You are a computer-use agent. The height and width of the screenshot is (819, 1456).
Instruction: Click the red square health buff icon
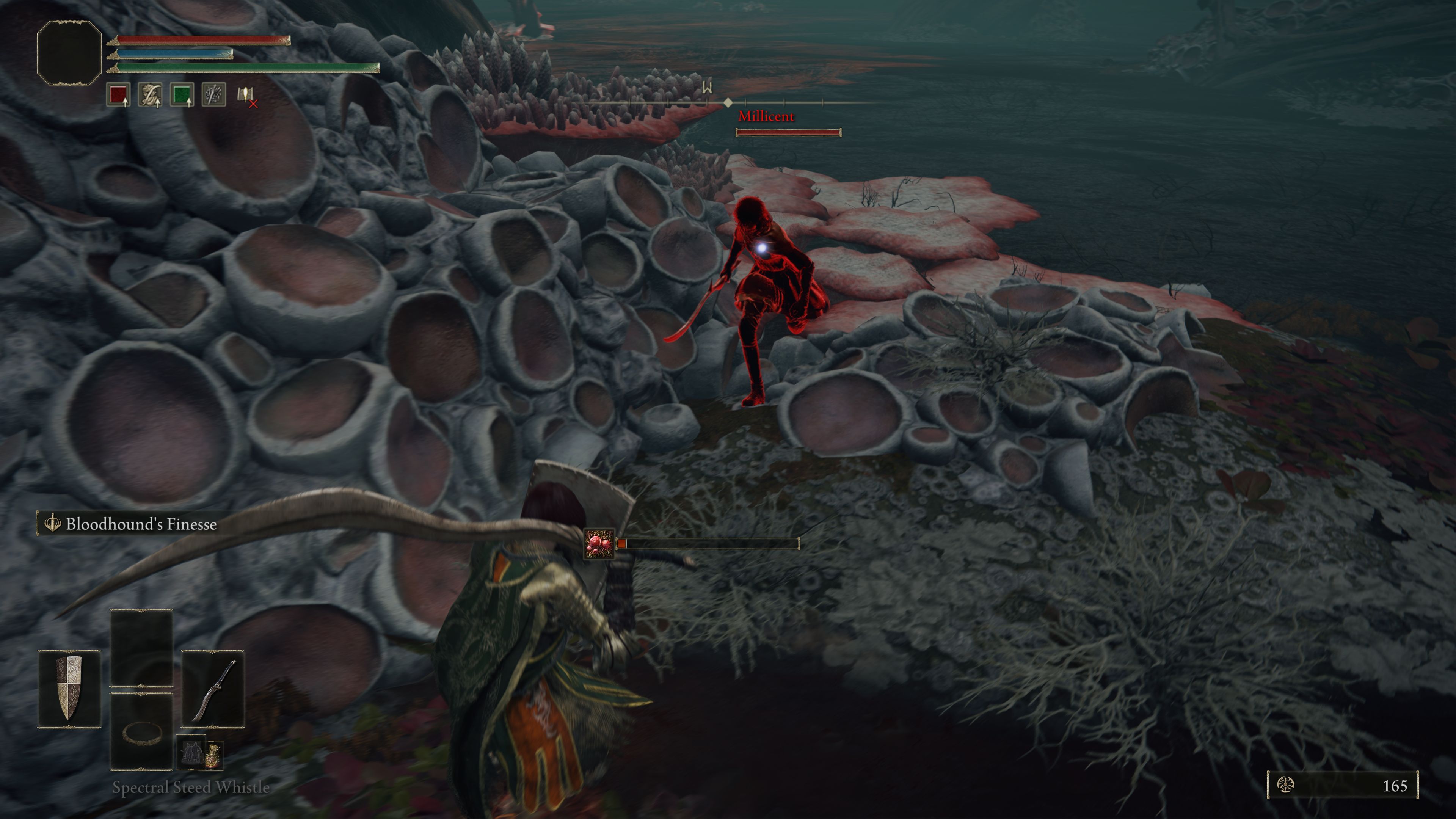(x=118, y=95)
